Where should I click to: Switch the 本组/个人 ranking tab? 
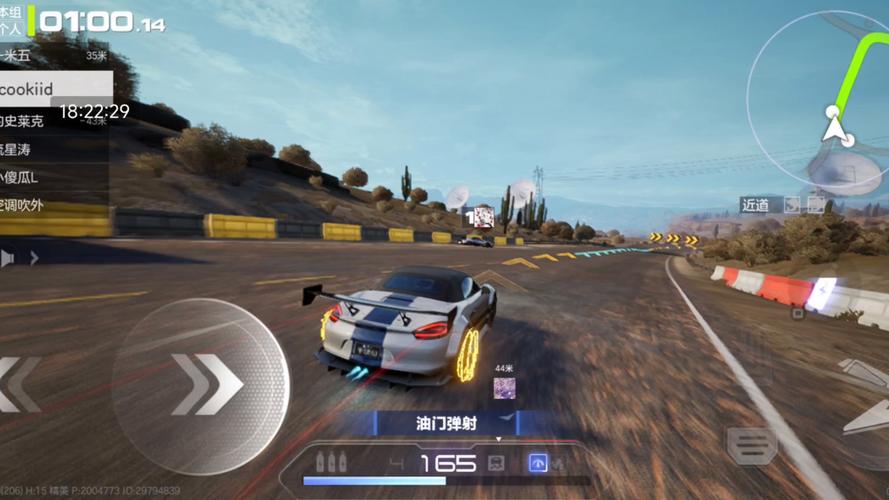(x=12, y=22)
